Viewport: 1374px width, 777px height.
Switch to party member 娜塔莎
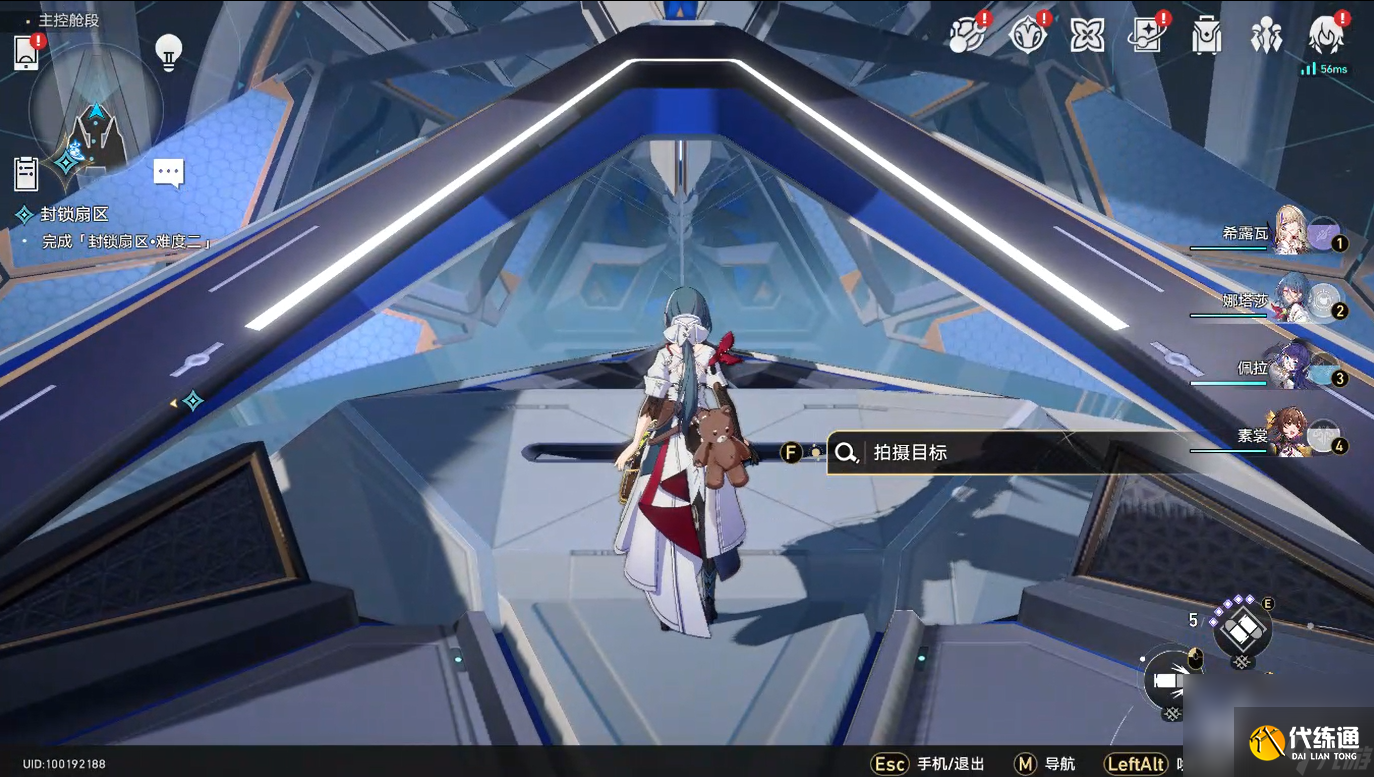(1292, 299)
